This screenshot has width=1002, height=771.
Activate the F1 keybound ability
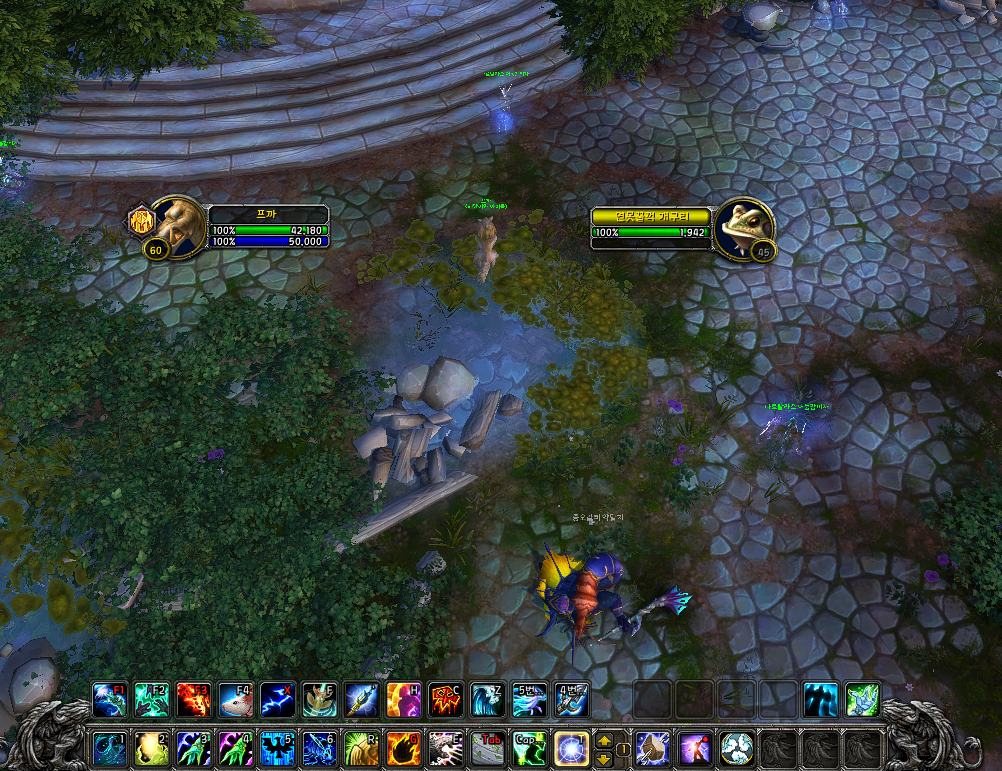tap(109, 699)
